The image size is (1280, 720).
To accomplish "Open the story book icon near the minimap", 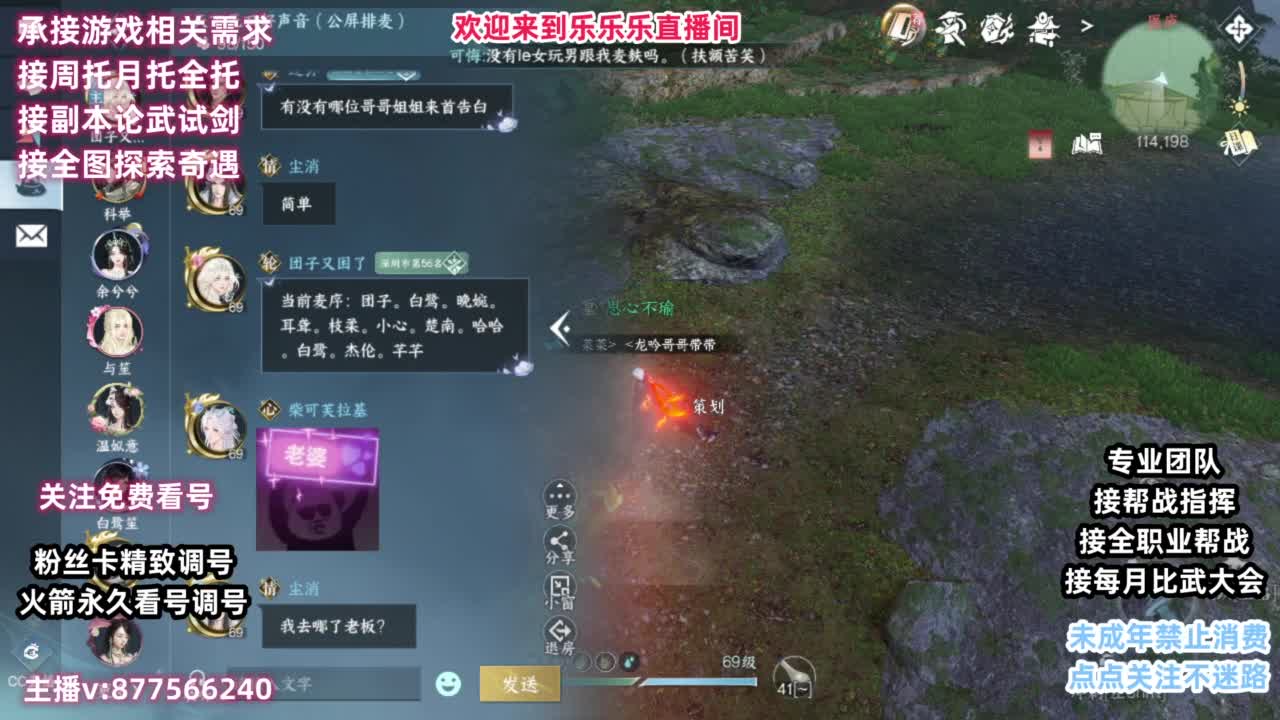I will [x=1087, y=144].
